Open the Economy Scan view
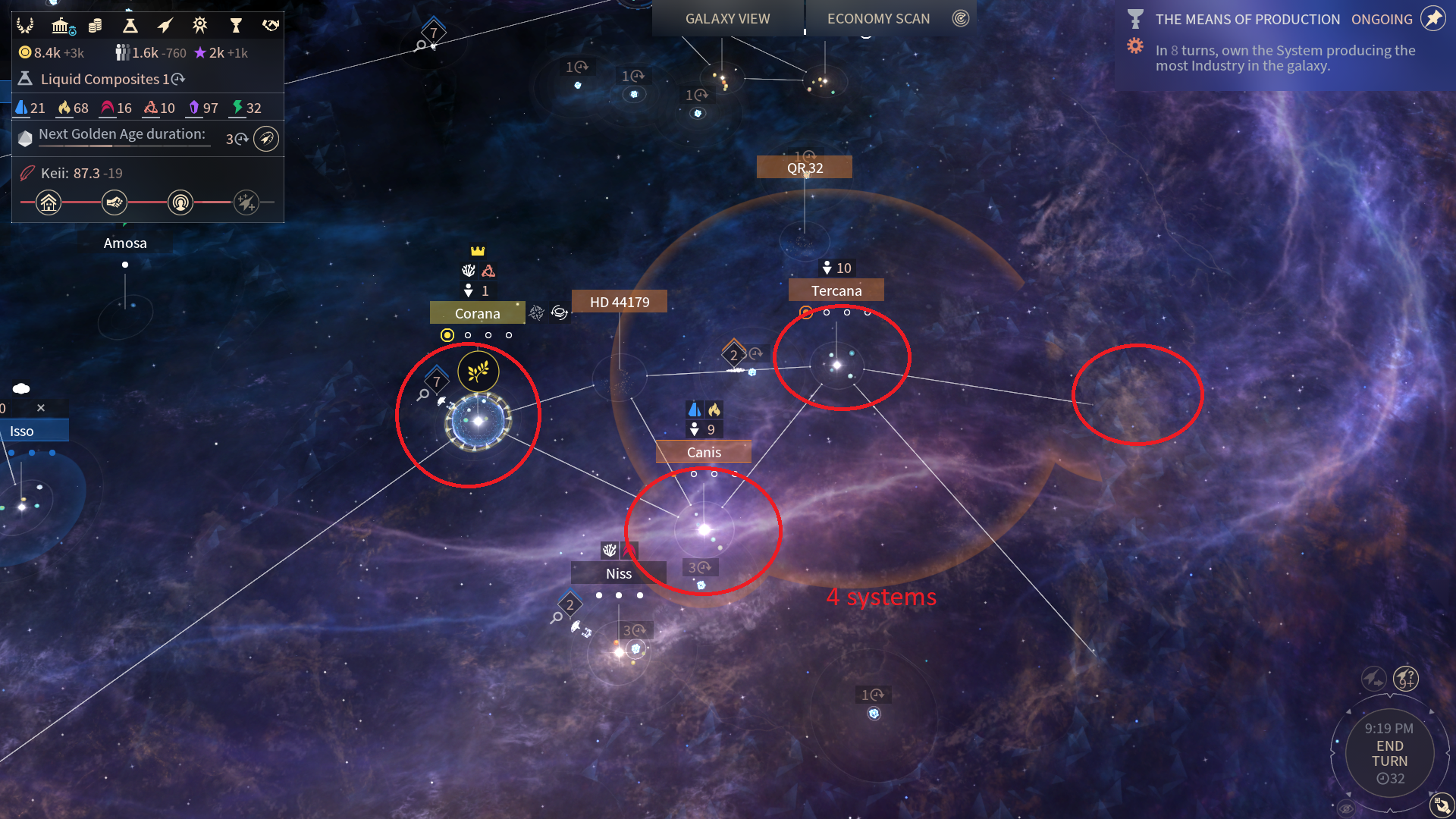 pos(878,18)
